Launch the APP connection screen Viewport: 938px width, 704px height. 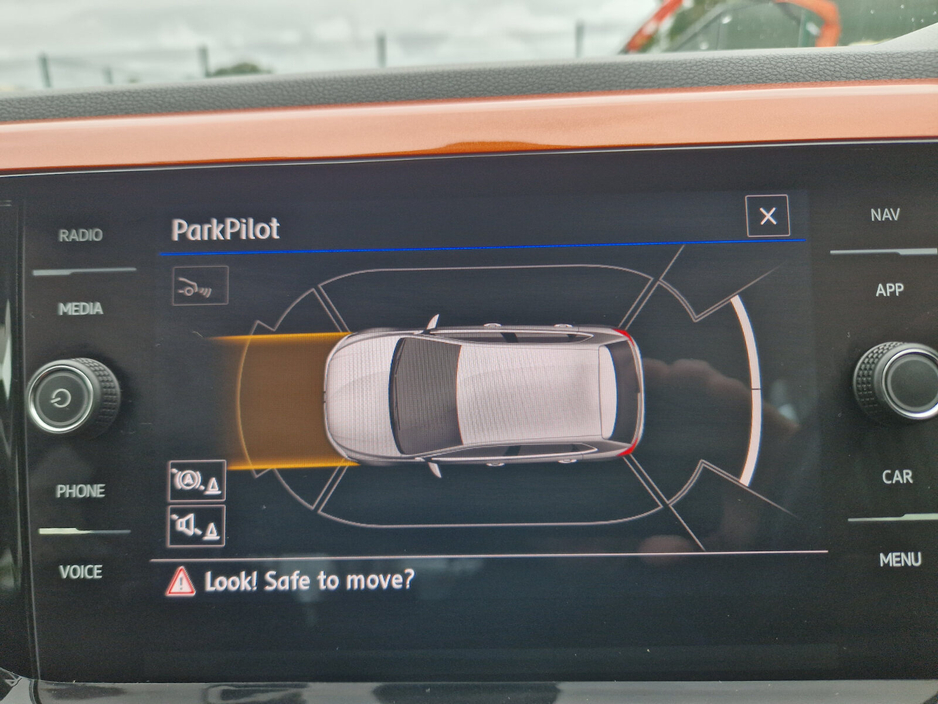(x=889, y=290)
